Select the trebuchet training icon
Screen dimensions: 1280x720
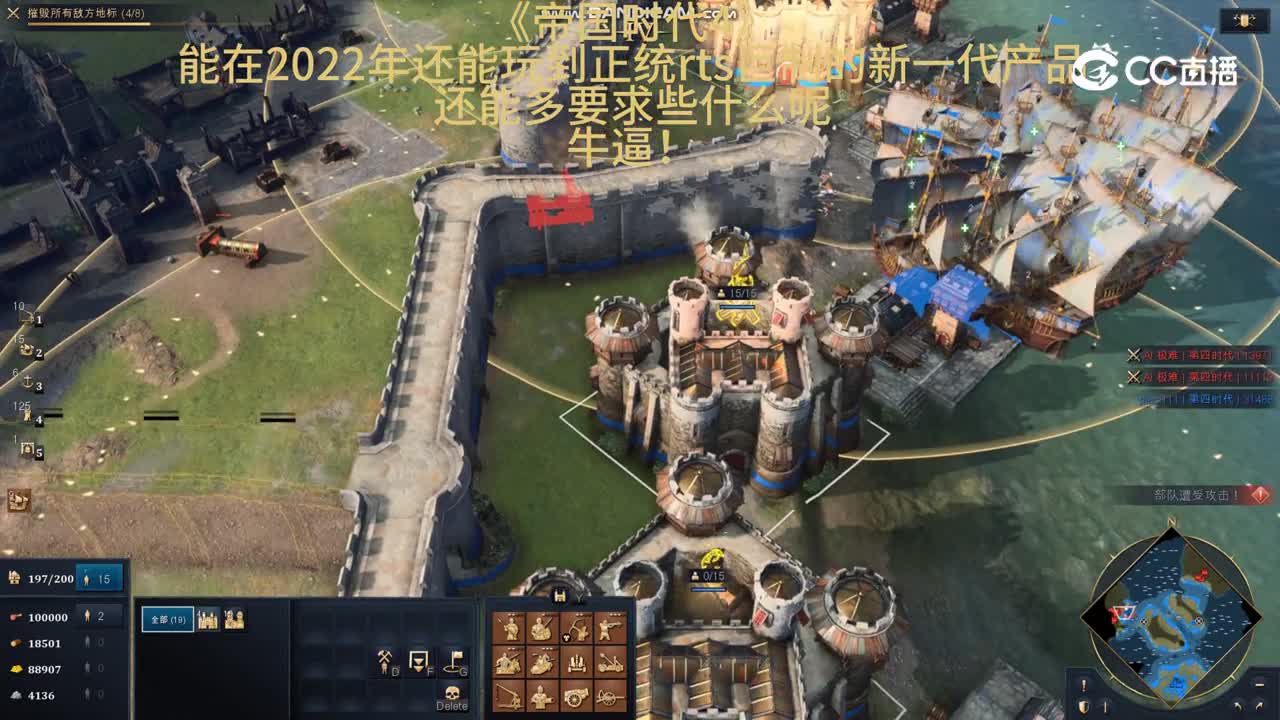[509, 697]
